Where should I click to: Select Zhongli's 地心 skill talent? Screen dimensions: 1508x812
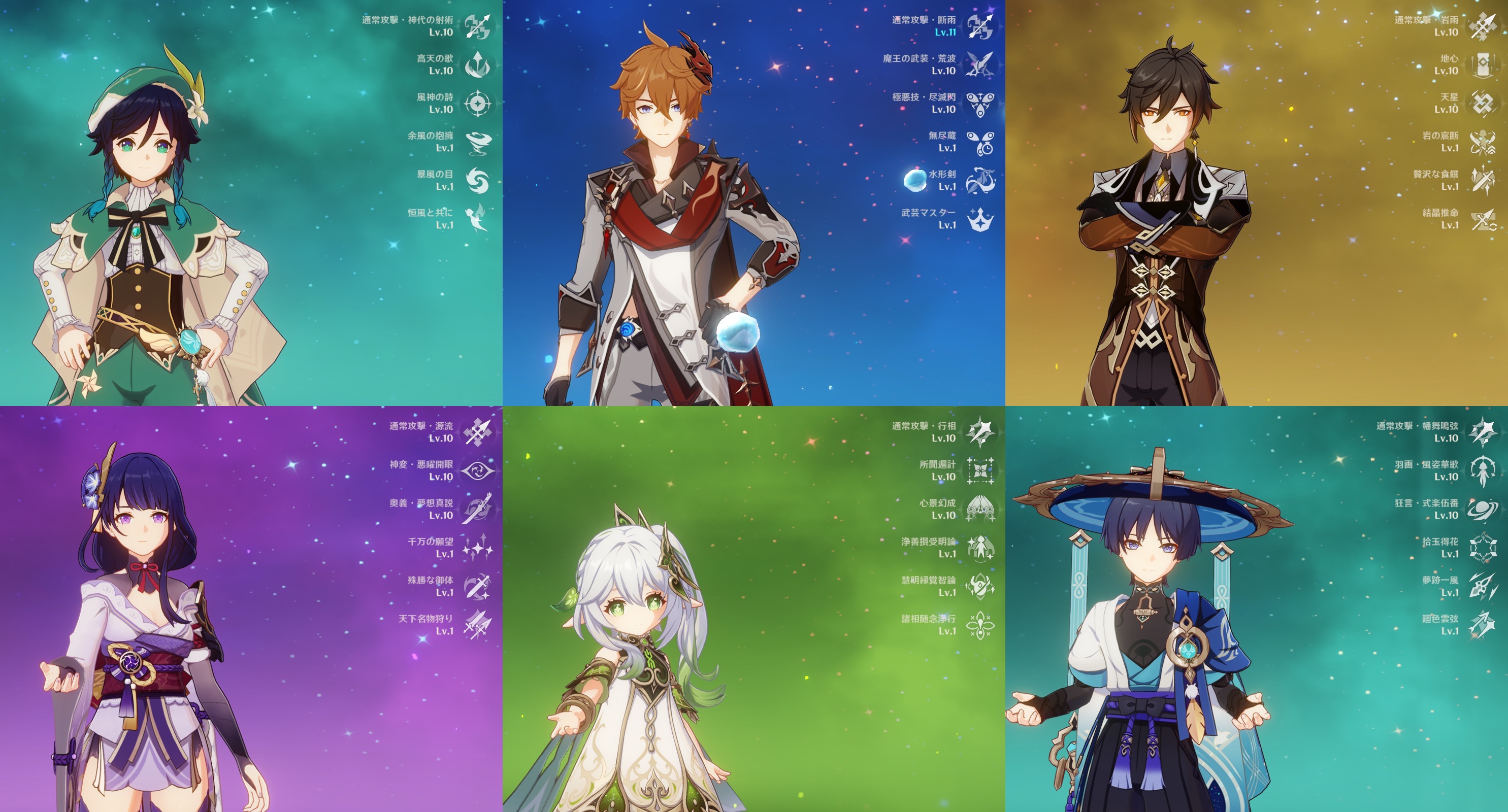pyautogui.click(x=1482, y=64)
